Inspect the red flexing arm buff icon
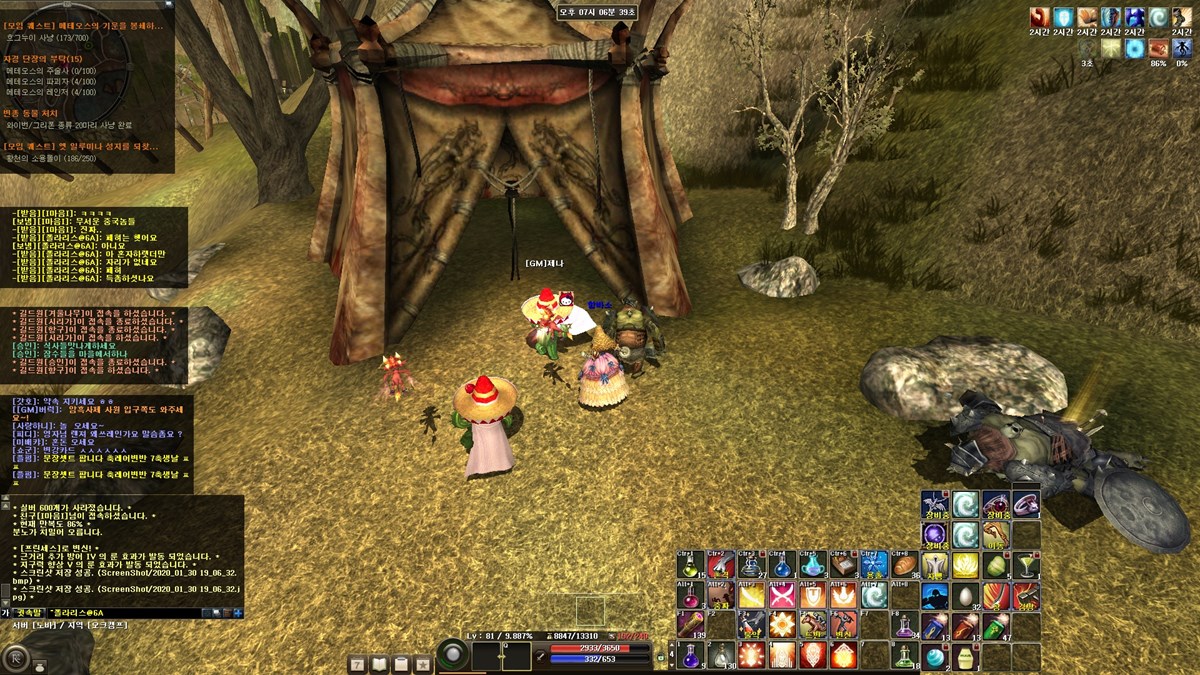Image resolution: width=1200 pixels, height=675 pixels. coord(1039,18)
